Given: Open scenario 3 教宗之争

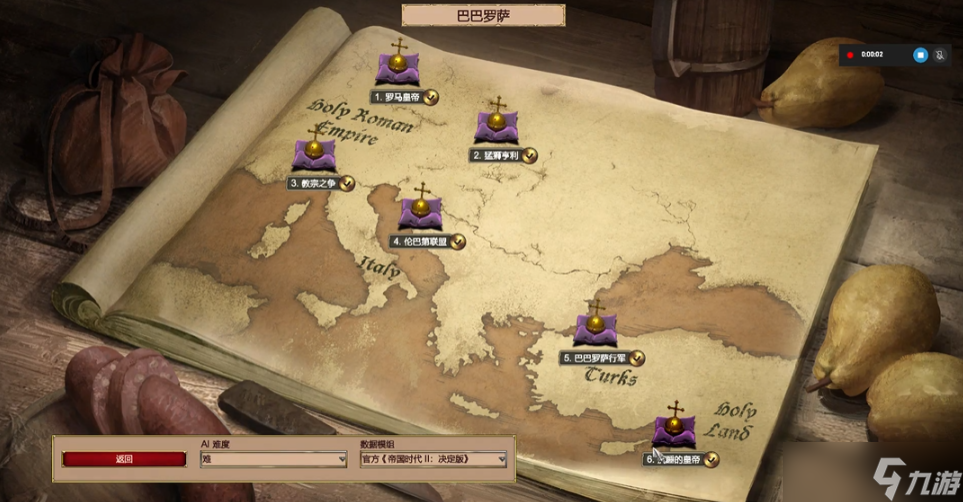Looking at the screenshot, I should [x=314, y=156].
